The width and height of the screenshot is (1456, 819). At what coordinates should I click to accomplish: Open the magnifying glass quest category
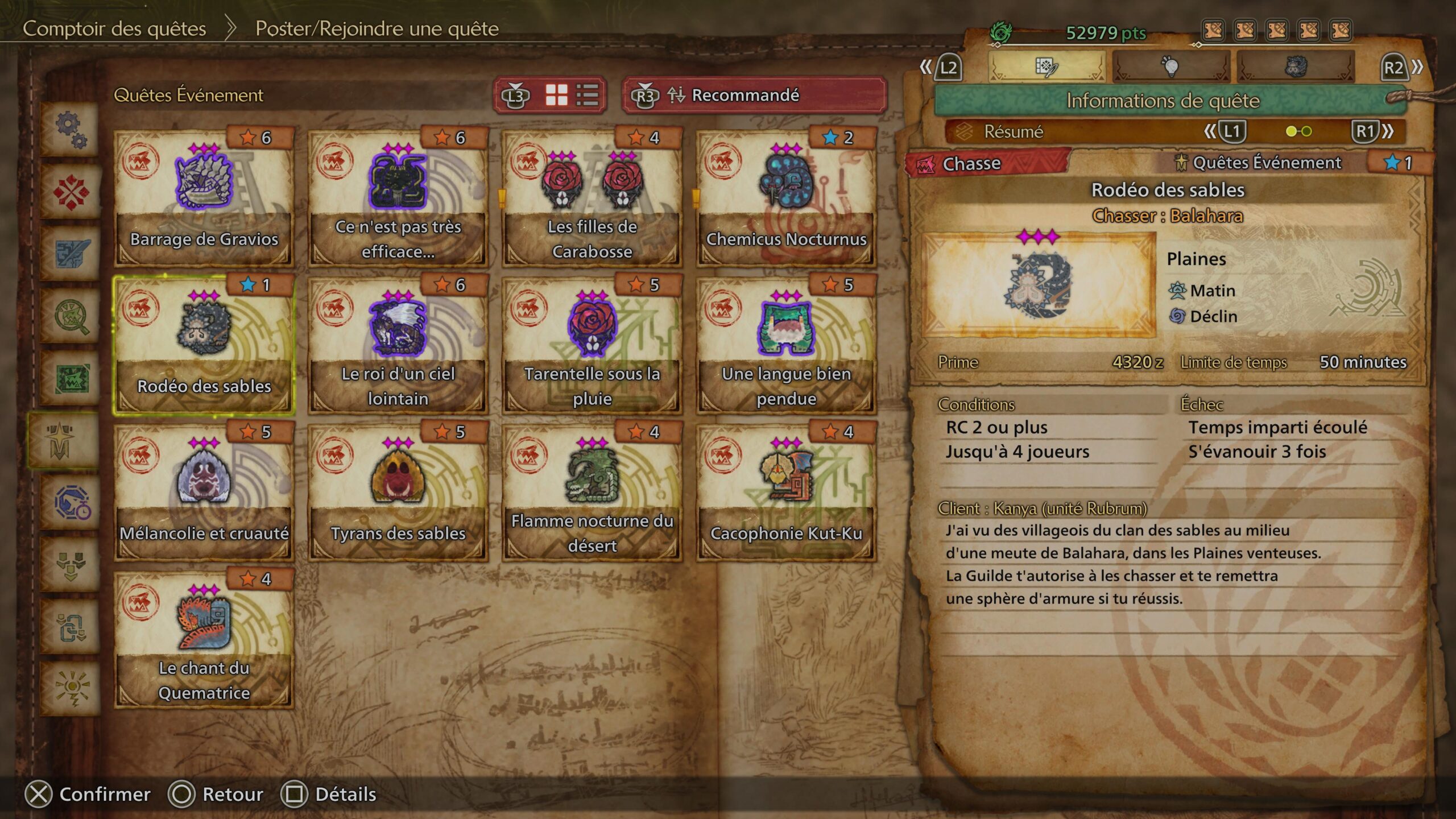[x=71, y=316]
